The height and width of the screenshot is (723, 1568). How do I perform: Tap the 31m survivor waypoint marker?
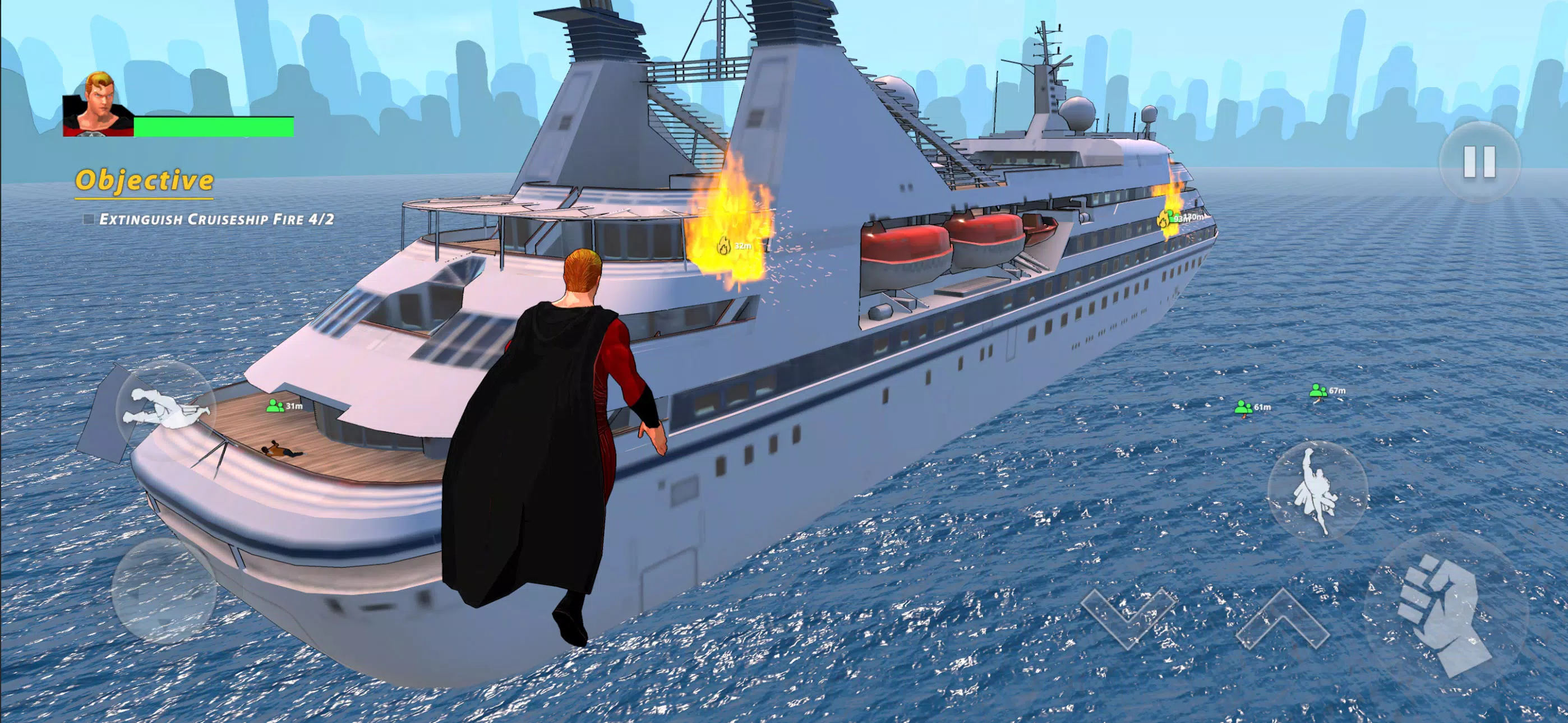point(275,406)
